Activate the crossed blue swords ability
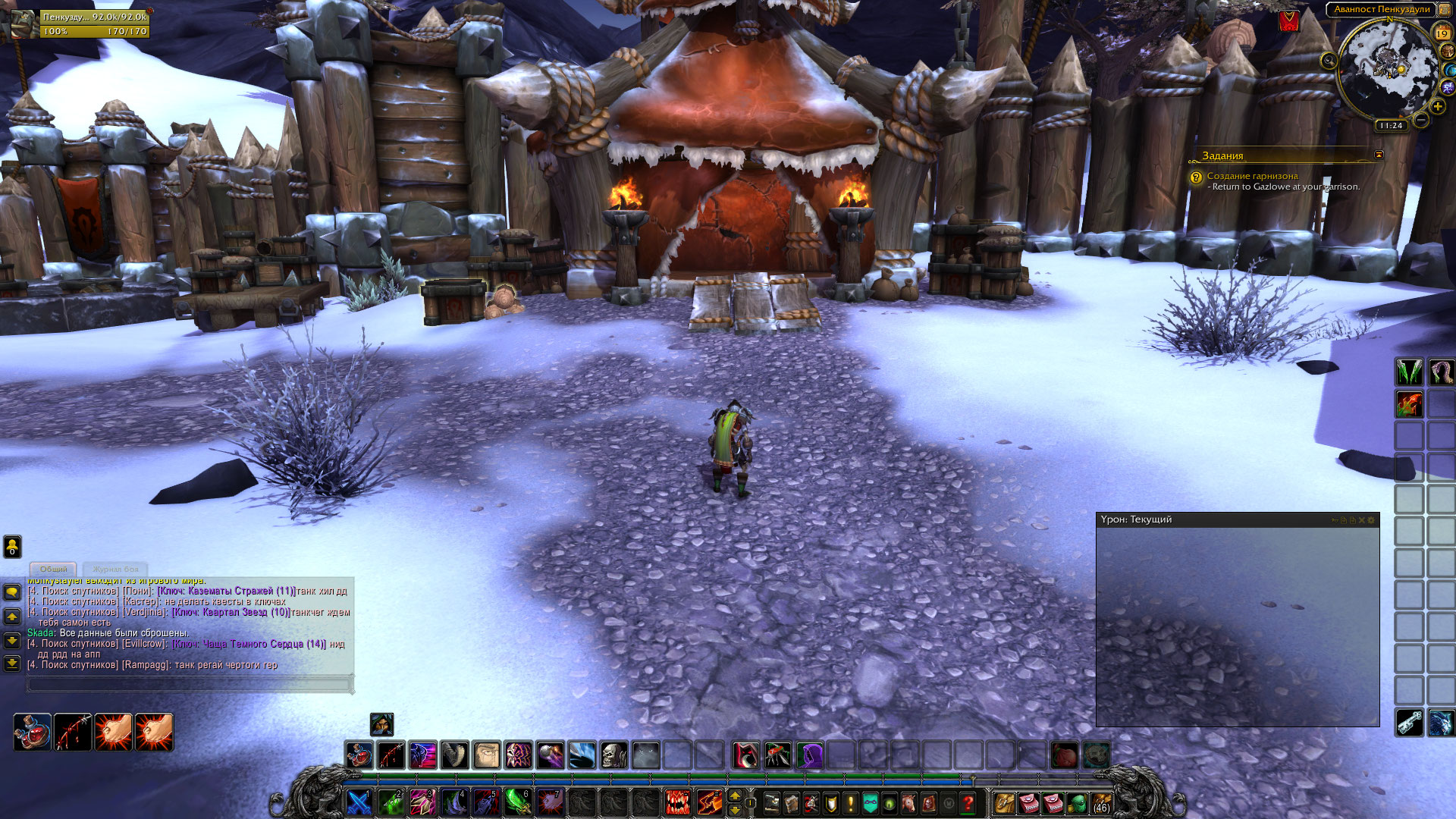 click(x=359, y=802)
